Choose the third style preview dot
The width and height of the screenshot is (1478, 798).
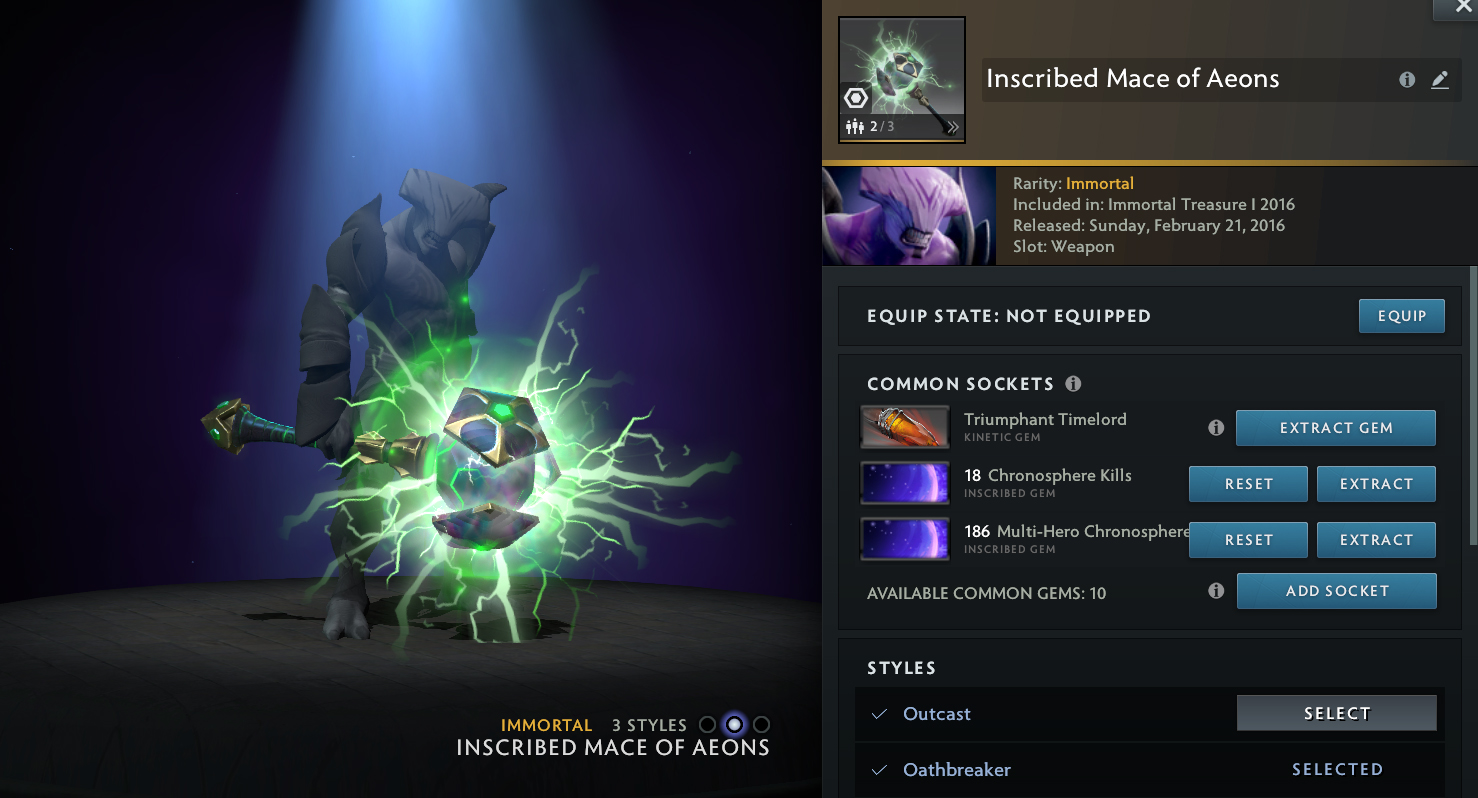click(761, 725)
